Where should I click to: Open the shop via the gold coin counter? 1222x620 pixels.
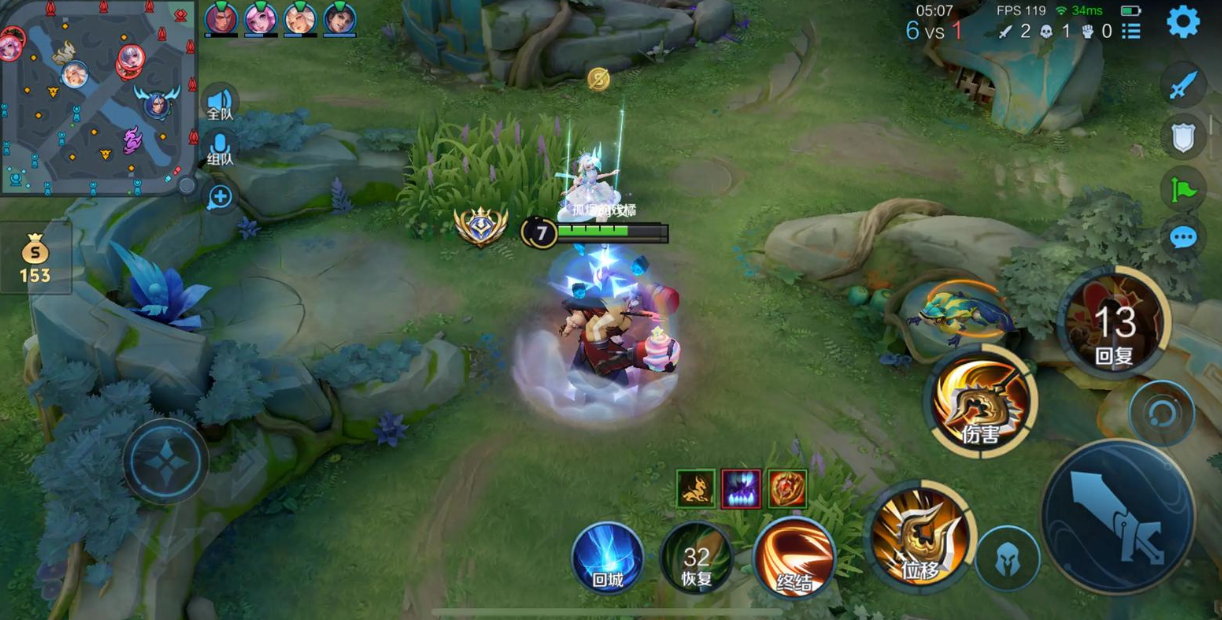coord(35,260)
